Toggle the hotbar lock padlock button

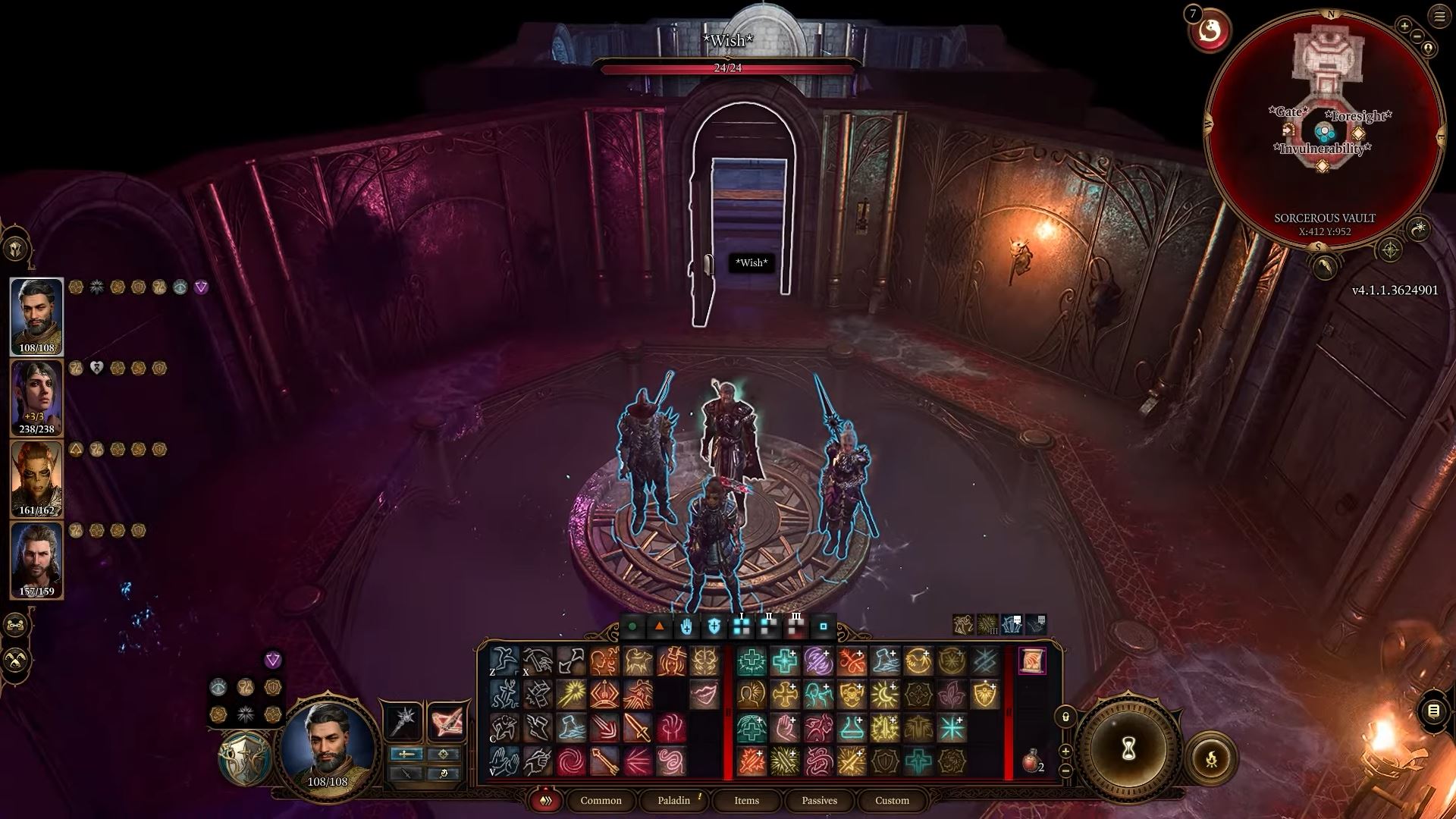pyautogui.click(x=1065, y=717)
